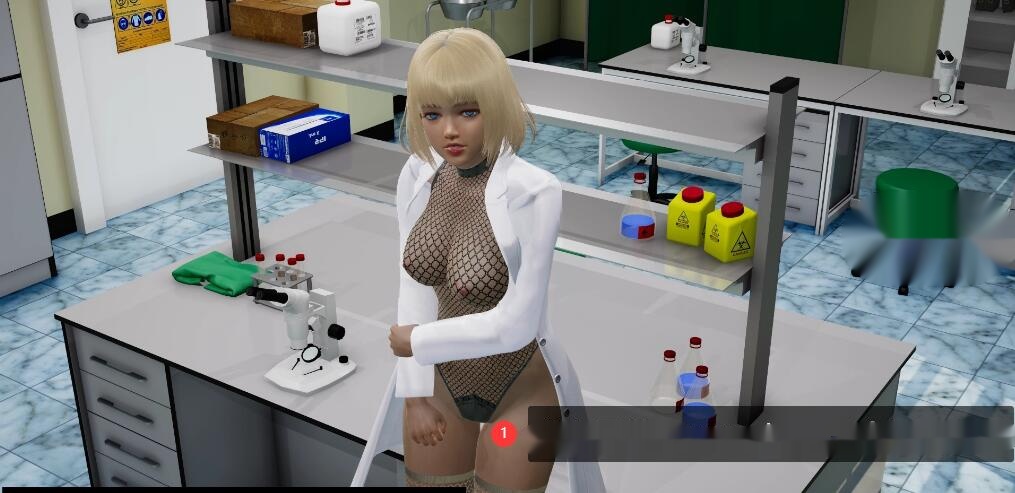This screenshot has width=1015, height=493.
Task: Click the red number 1 marker
Action: (x=505, y=433)
